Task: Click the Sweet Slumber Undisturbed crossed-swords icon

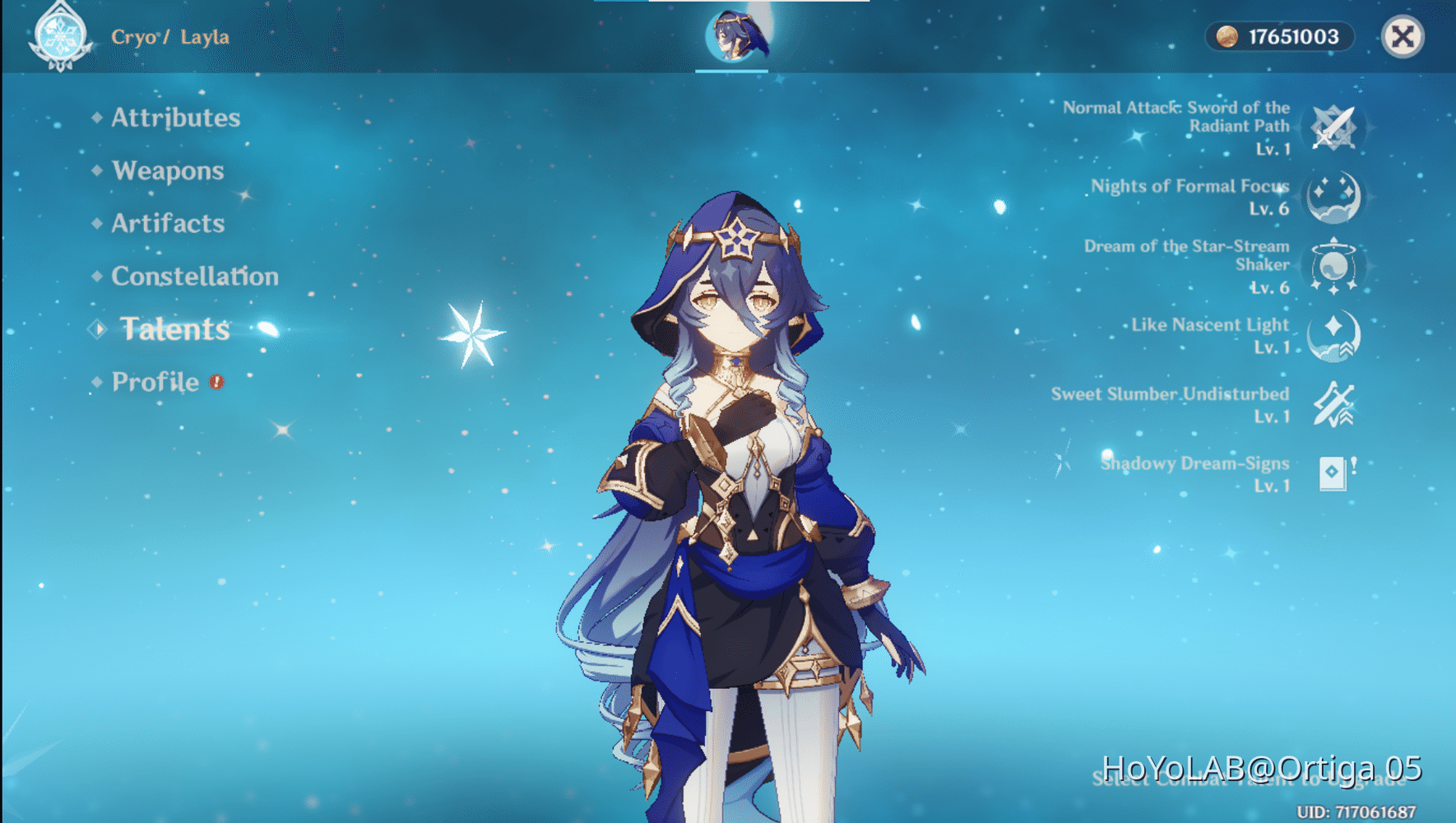Action: (1333, 405)
